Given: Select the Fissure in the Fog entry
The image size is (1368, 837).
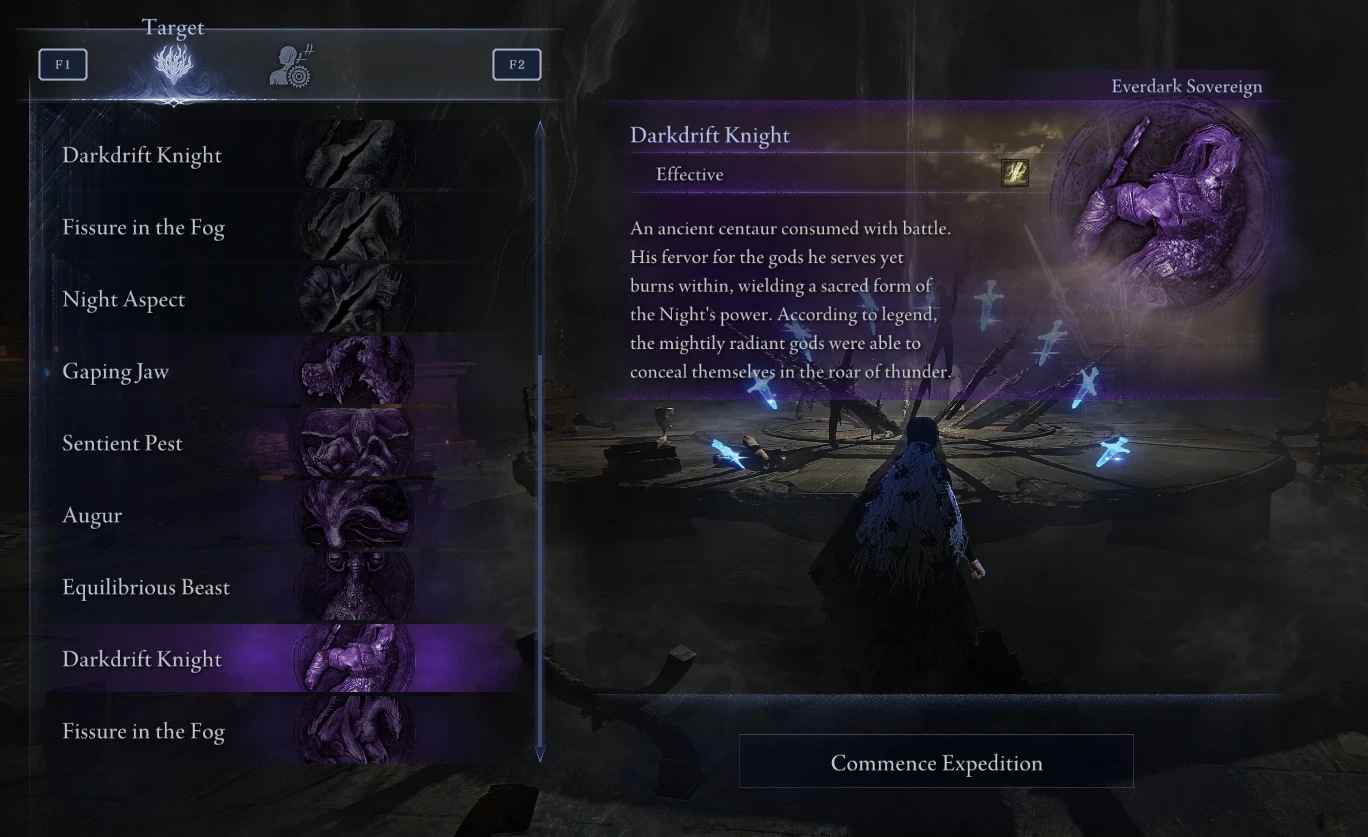Looking at the screenshot, I should point(143,227).
